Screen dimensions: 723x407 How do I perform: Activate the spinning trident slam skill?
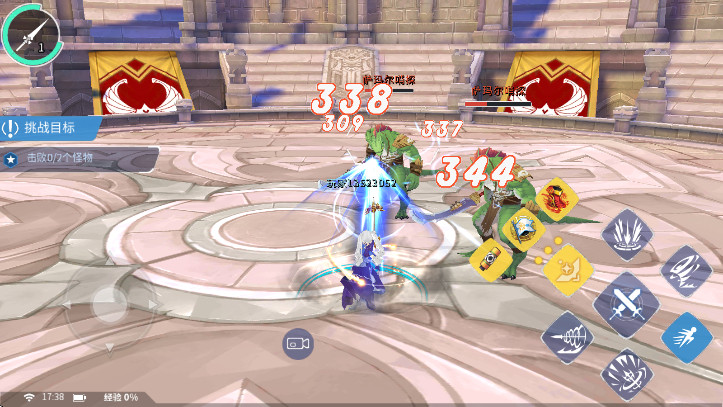626,373
